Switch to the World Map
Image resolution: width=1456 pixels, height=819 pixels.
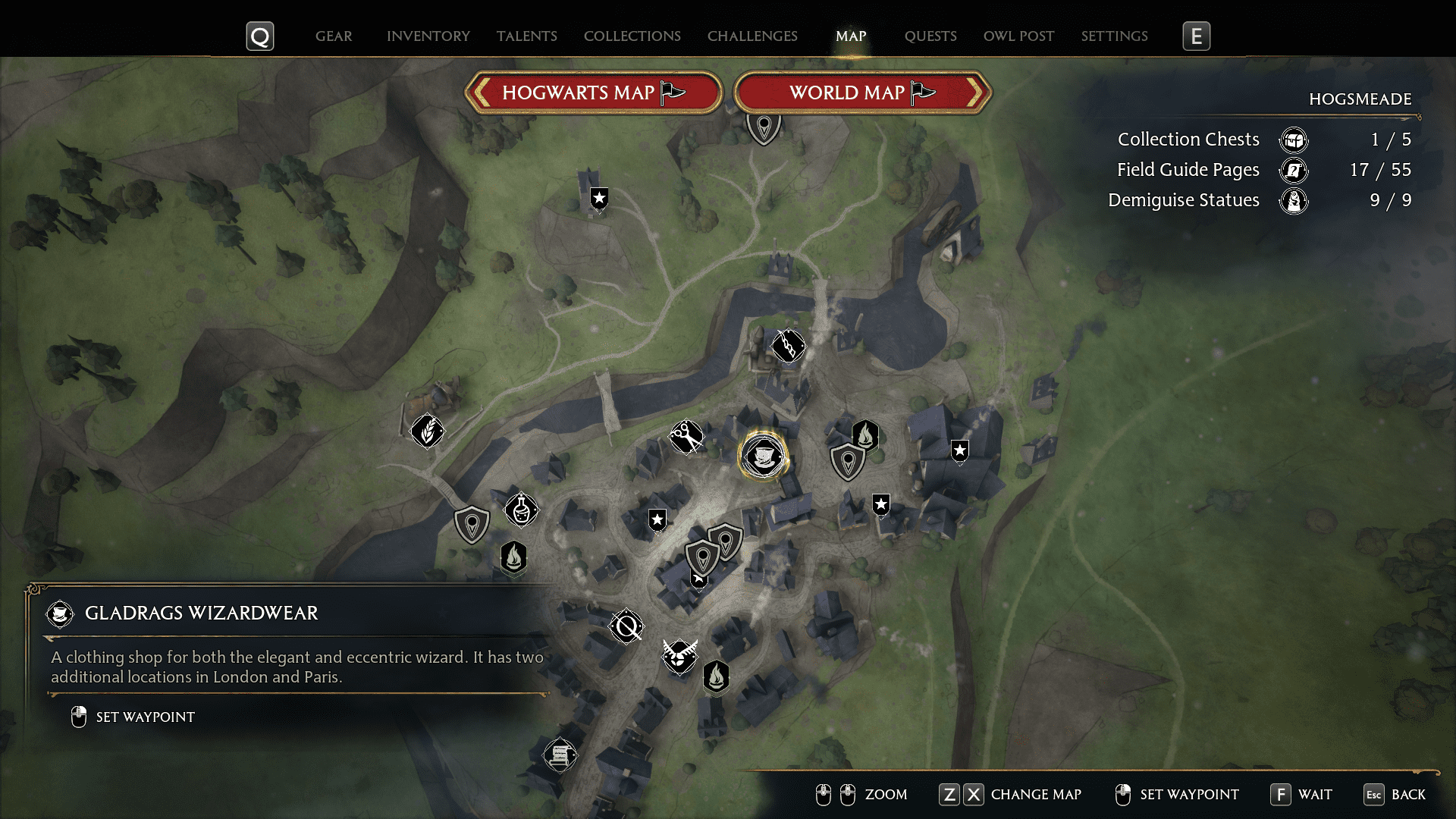point(862,93)
